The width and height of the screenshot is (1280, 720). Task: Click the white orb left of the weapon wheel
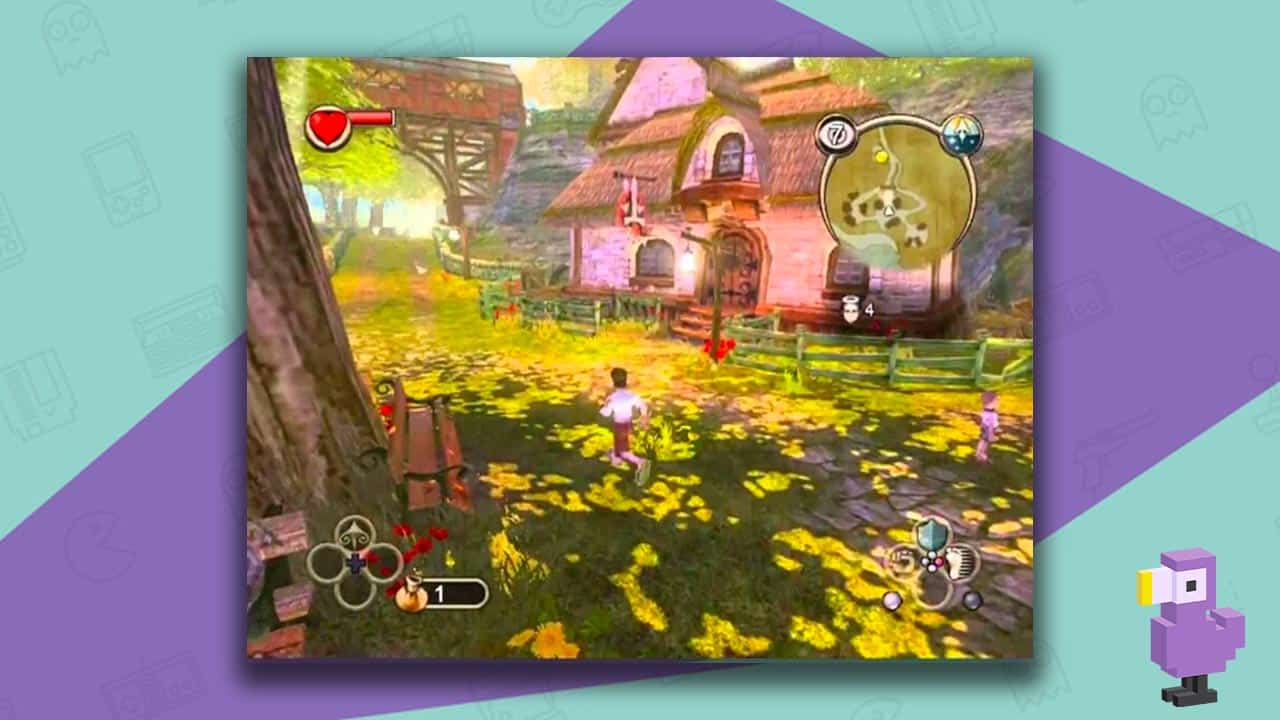point(892,601)
